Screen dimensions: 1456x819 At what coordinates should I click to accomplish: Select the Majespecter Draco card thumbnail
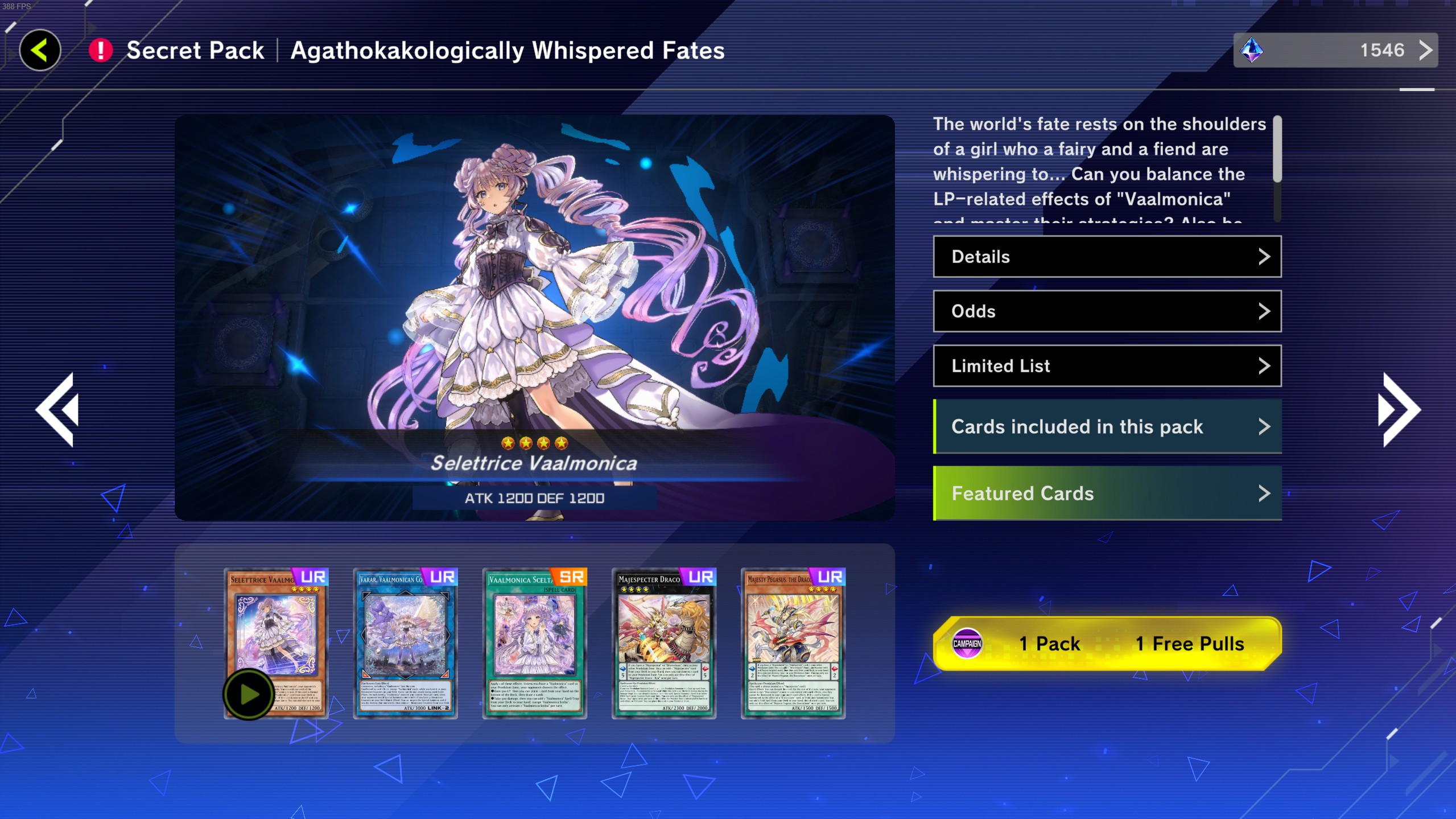pos(663,643)
